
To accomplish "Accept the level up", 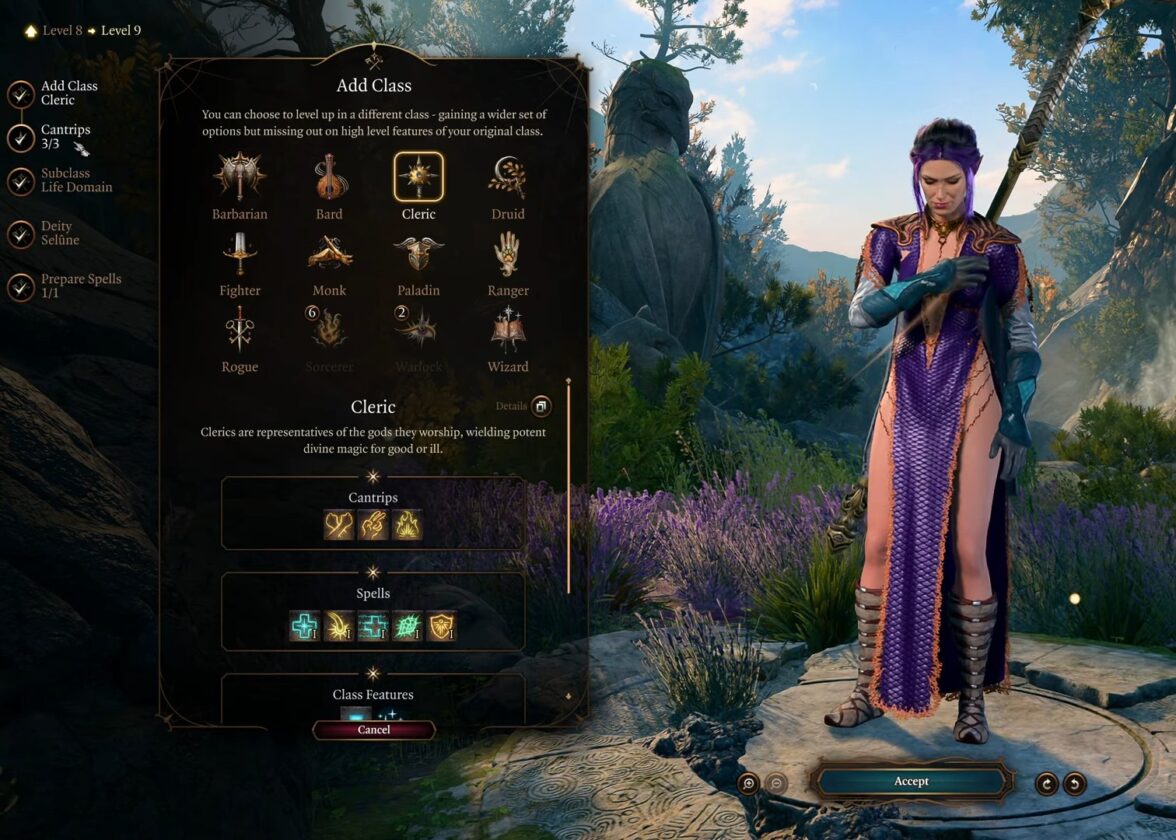I will pyautogui.click(x=911, y=781).
